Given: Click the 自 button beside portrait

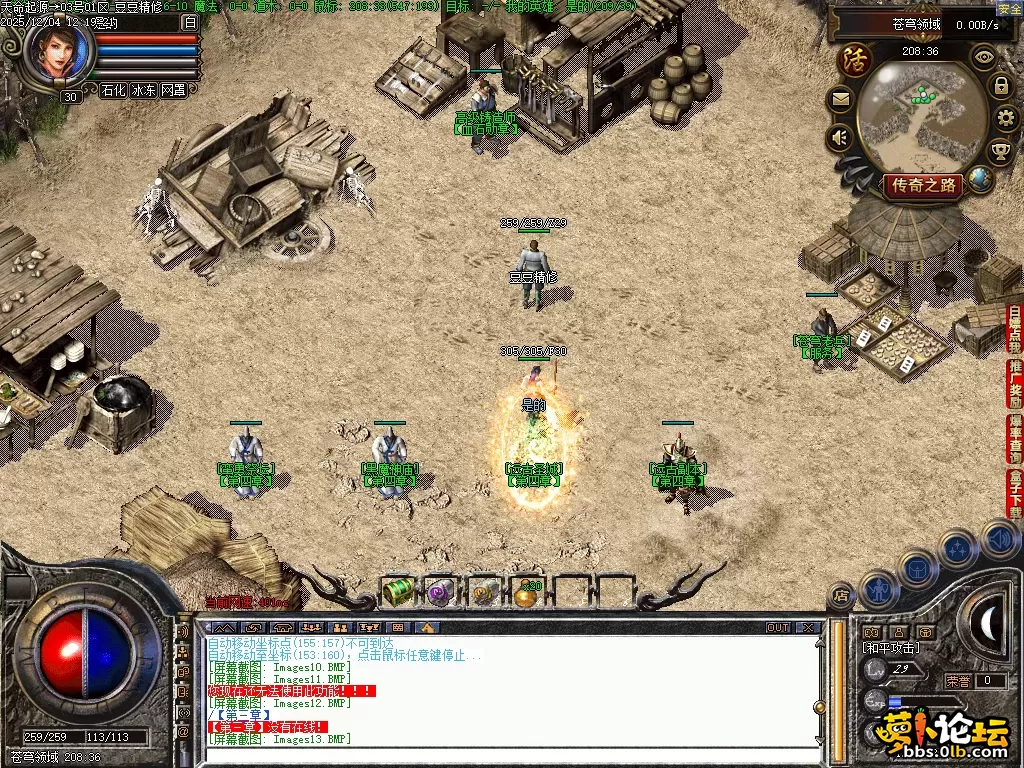Looking at the screenshot, I should (190, 22).
